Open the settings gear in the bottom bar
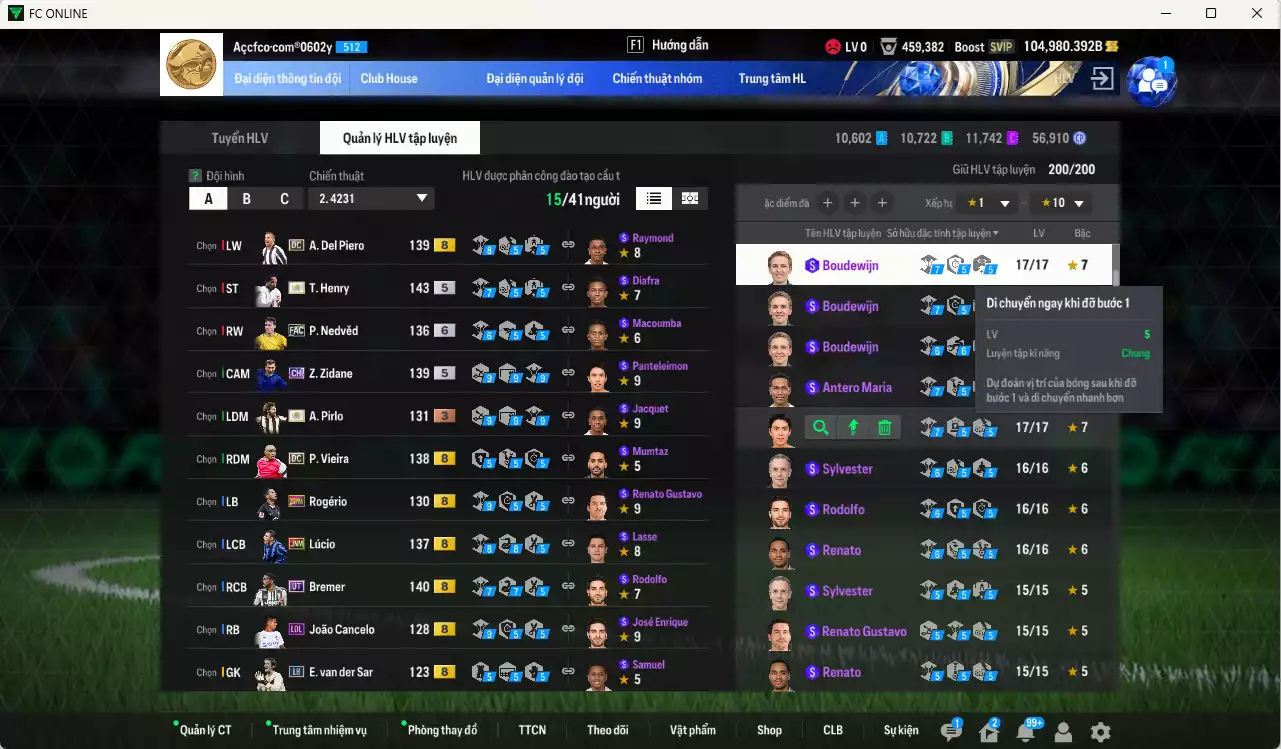The width and height of the screenshot is (1281, 749). pos(1102,731)
